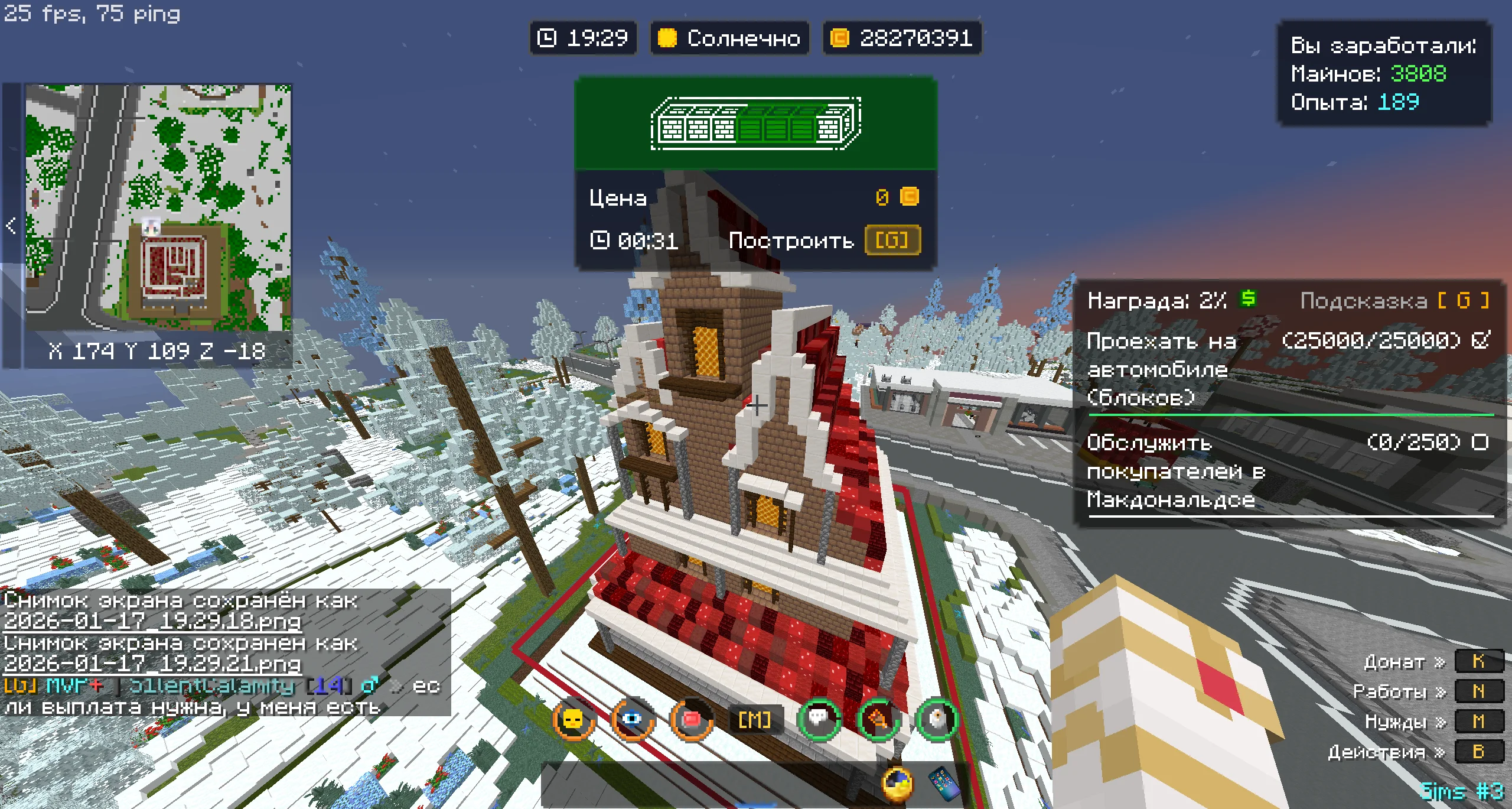The height and width of the screenshot is (809, 1512).
Task: Collapse the minimap with the left arrow
Action: coord(11,225)
